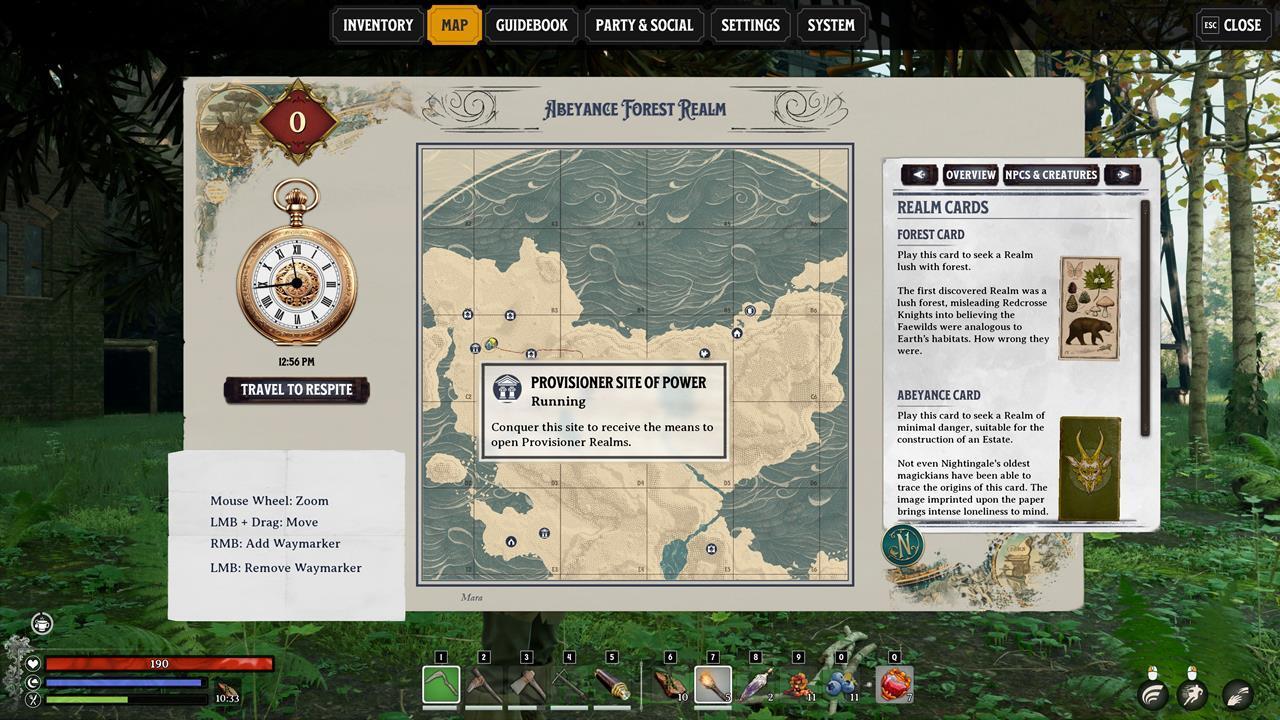The image size is (1280, 720).
Task: Switch to the Guidebook tab
Action: (x=531, y=25)
